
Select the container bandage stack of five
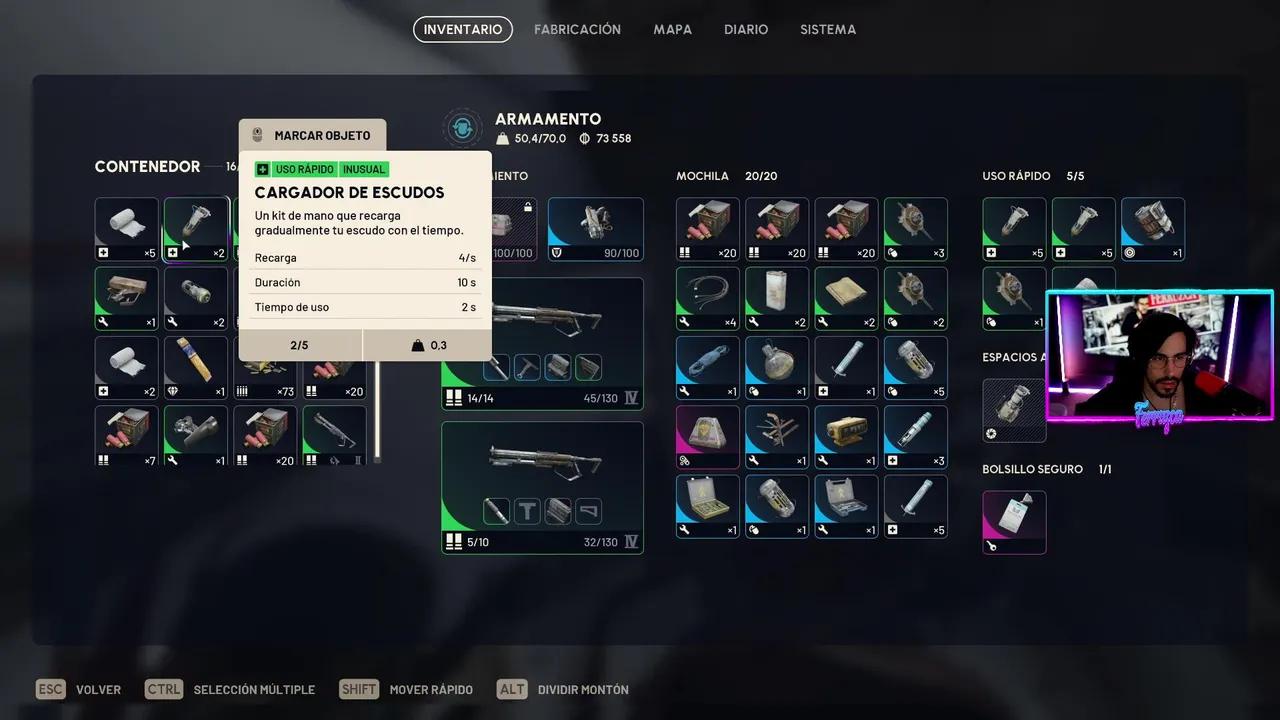click(x=127, y=229)
